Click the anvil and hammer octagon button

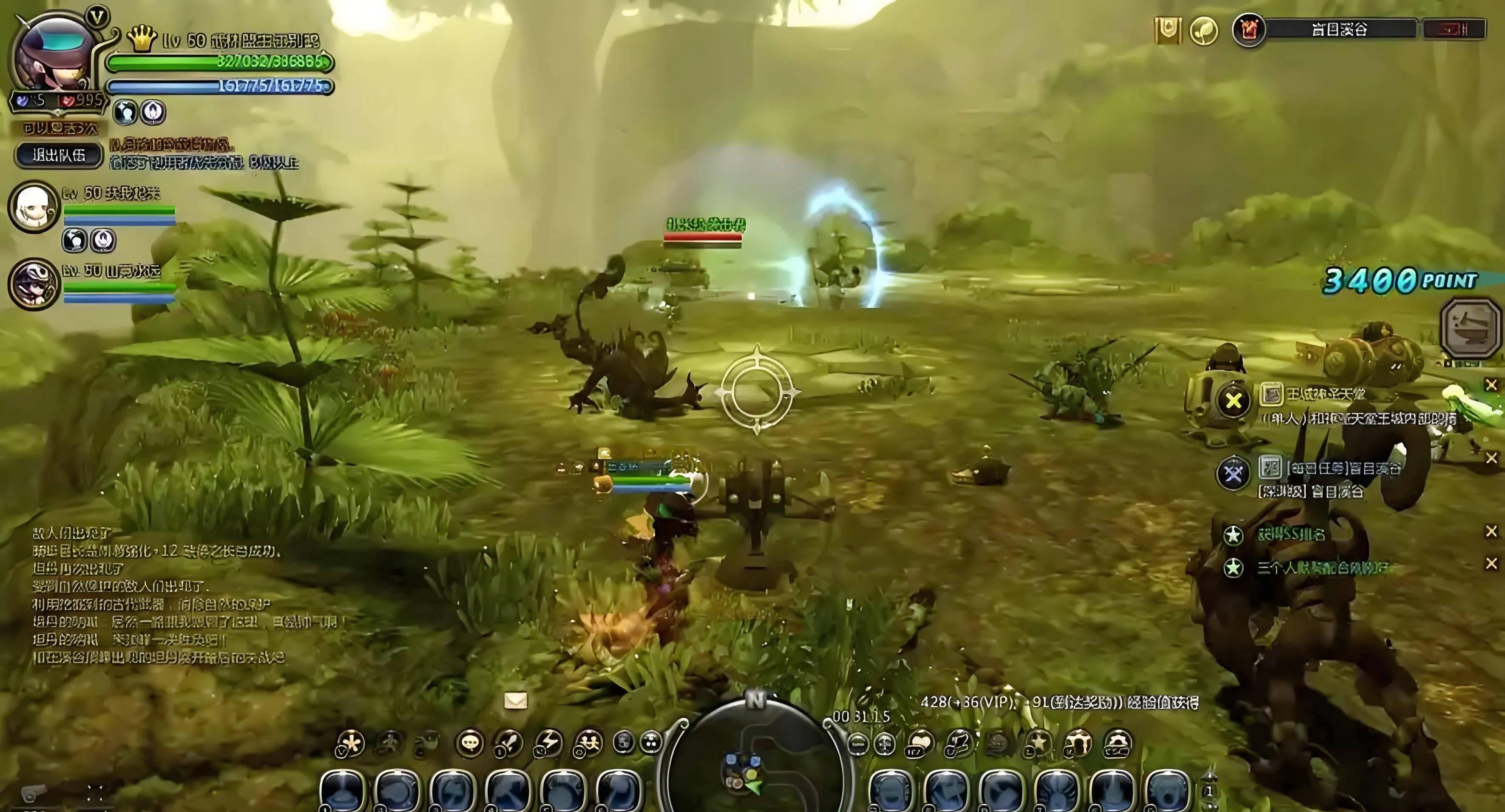(1472, 328)
